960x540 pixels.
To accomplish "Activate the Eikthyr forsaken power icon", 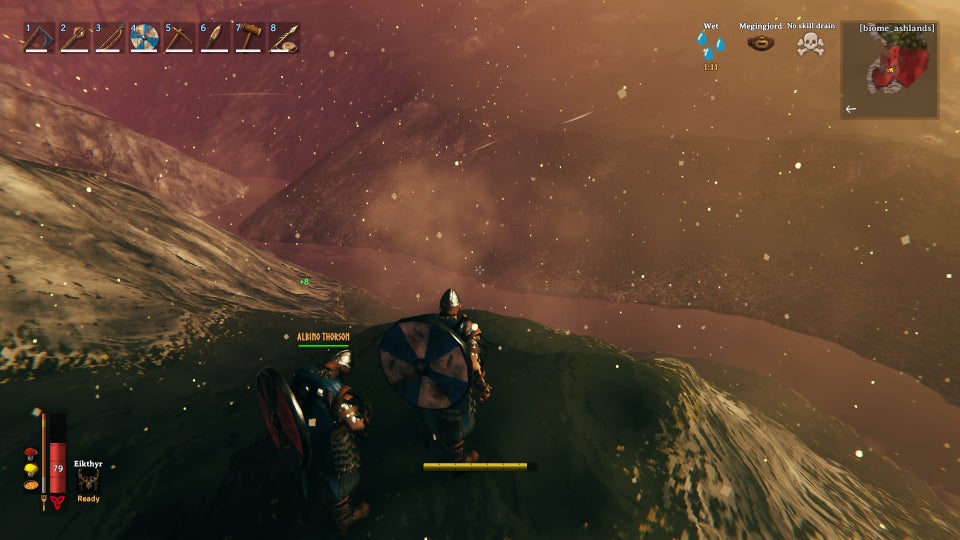I will [x=88, y=480].
